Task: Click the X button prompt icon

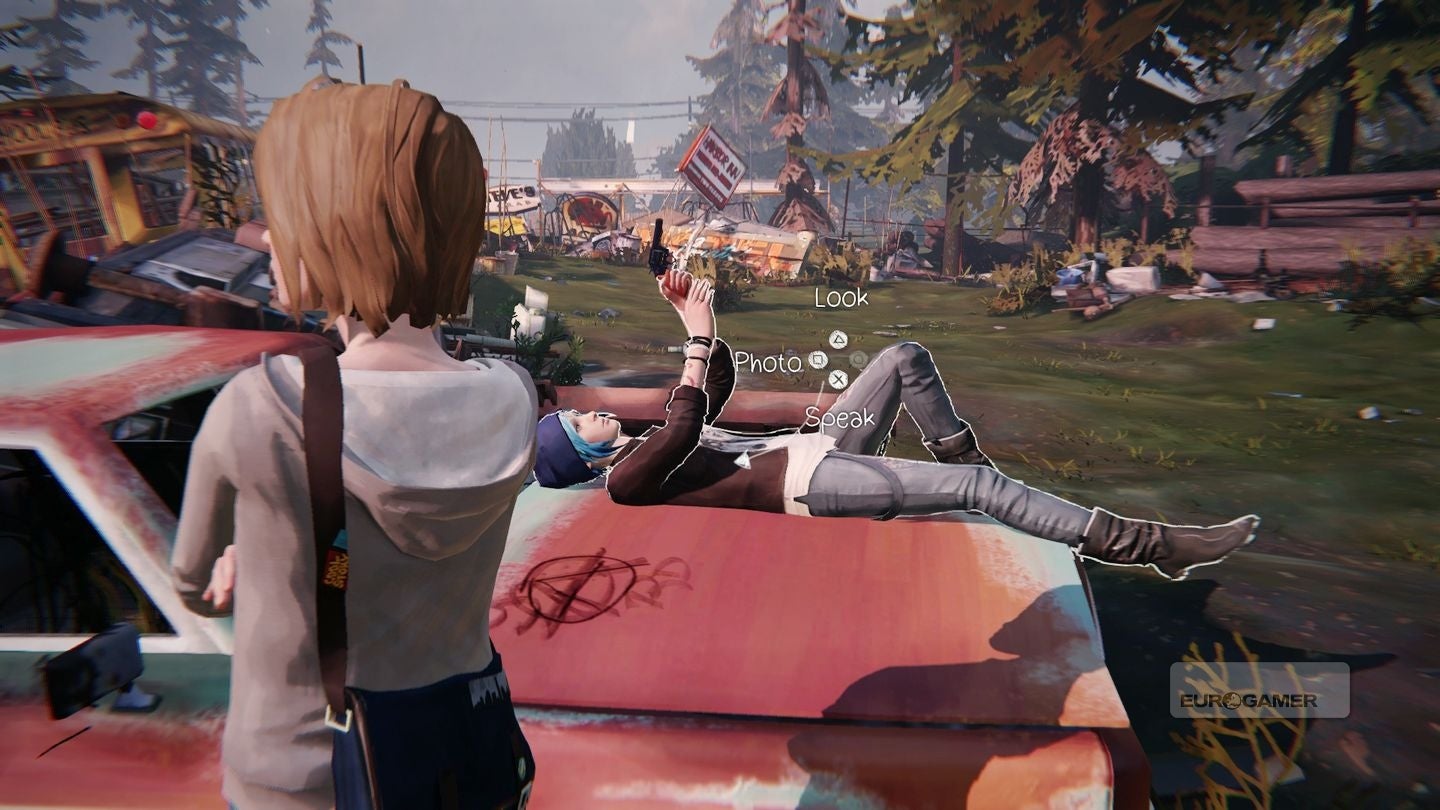Action: click(838, 378)
